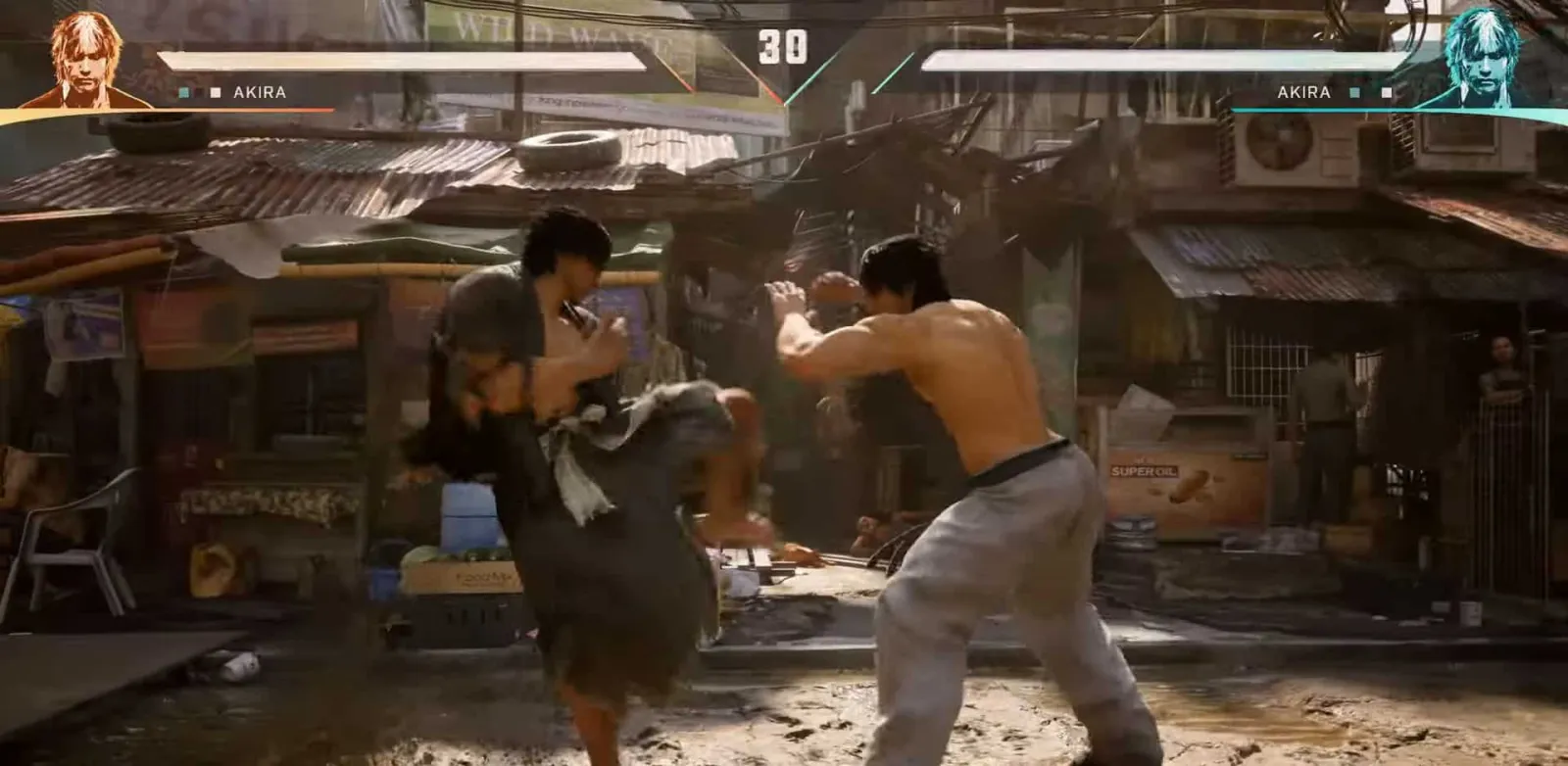Click the round timer showing 30
Image resolution: width=1568 pixels, height=766 pixels.
(784, 44)
